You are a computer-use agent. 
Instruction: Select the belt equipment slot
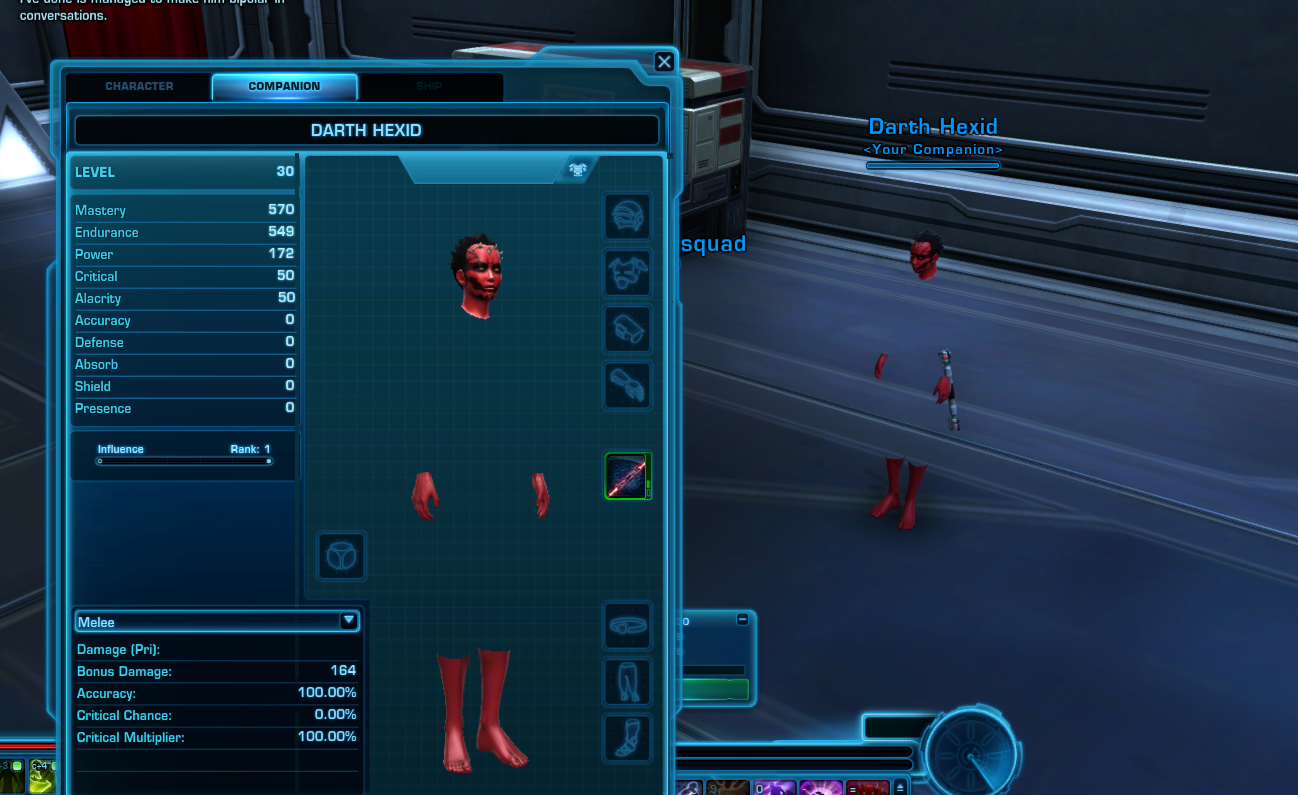(x=628, y=627)
